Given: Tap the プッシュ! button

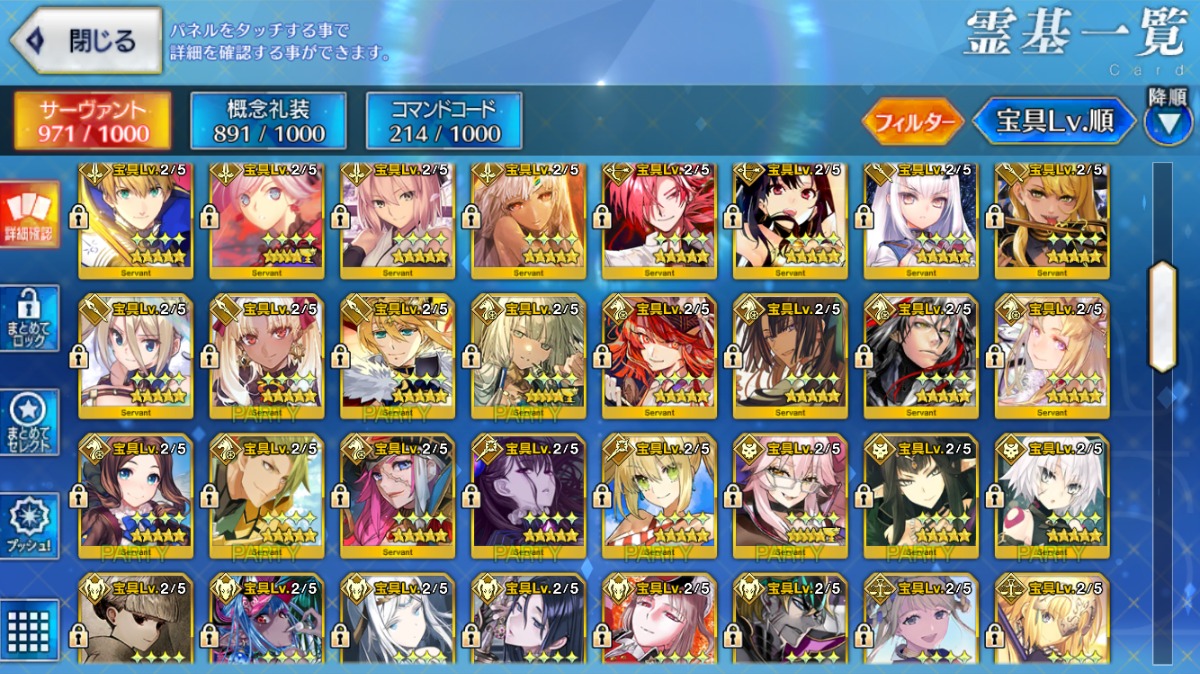Looking at the screenshot, I should pos(29,526).
